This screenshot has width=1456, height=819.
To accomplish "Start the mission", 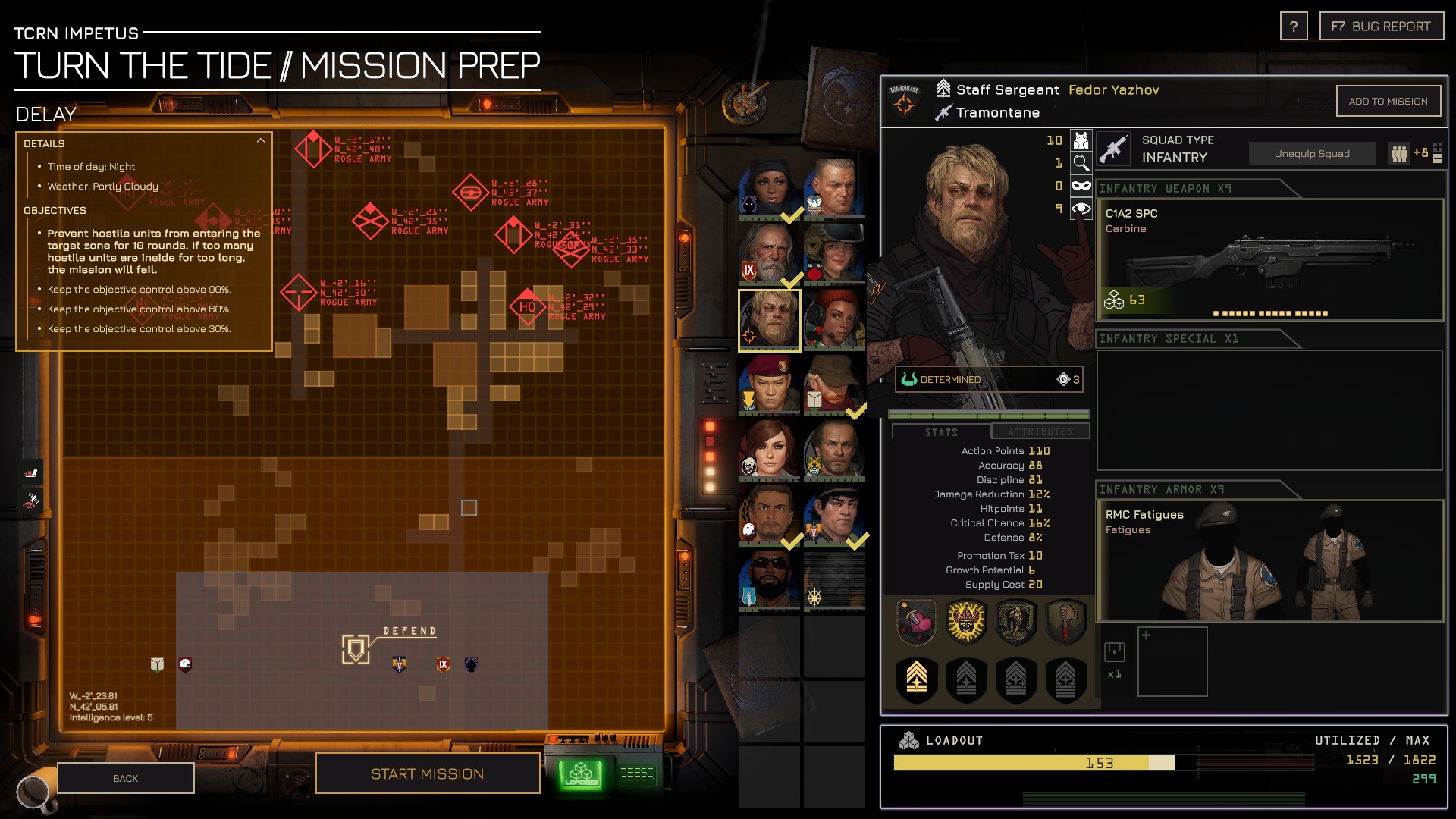I will [x=427, y=773].
